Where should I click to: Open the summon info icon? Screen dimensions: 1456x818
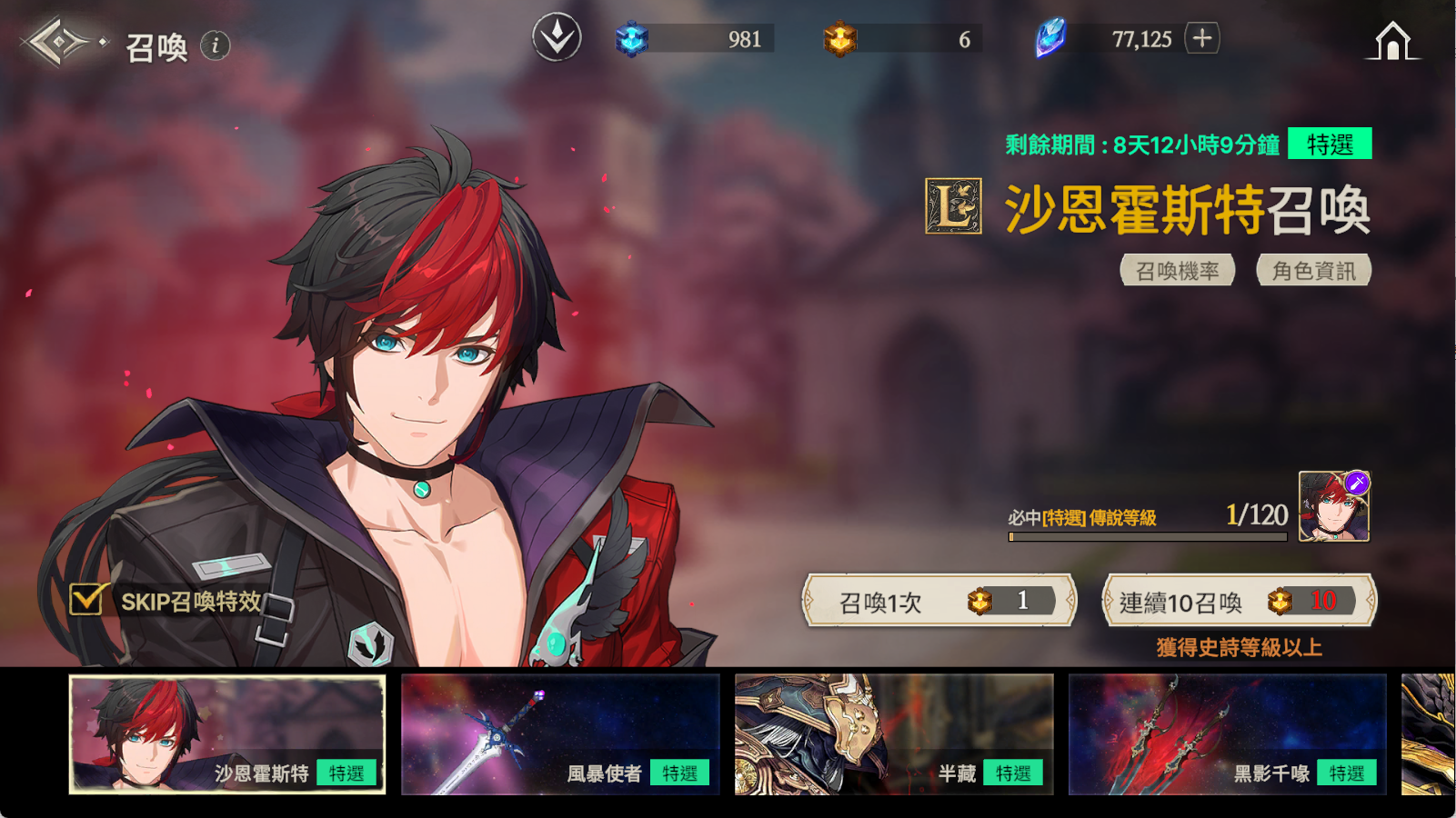pos(216,45)
